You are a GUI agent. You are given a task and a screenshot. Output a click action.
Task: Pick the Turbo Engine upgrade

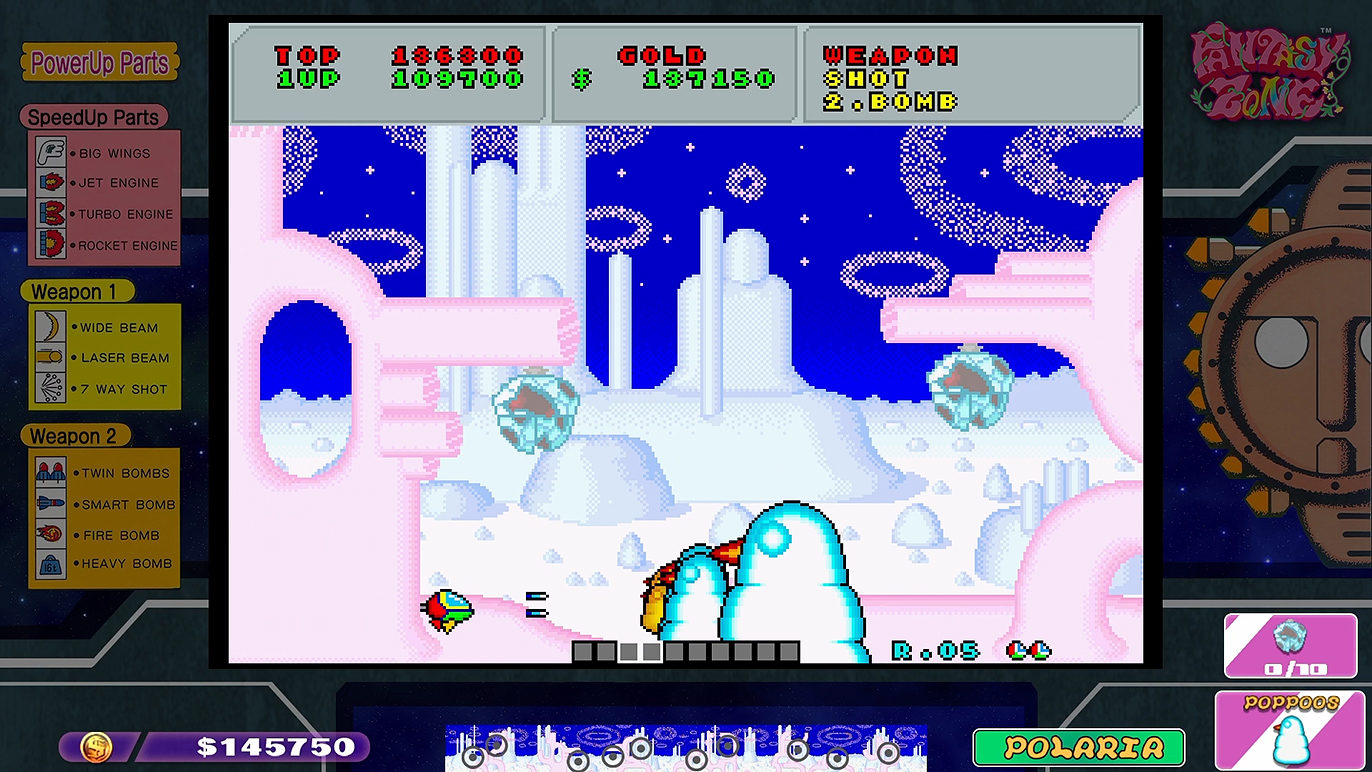coord(104,214)
